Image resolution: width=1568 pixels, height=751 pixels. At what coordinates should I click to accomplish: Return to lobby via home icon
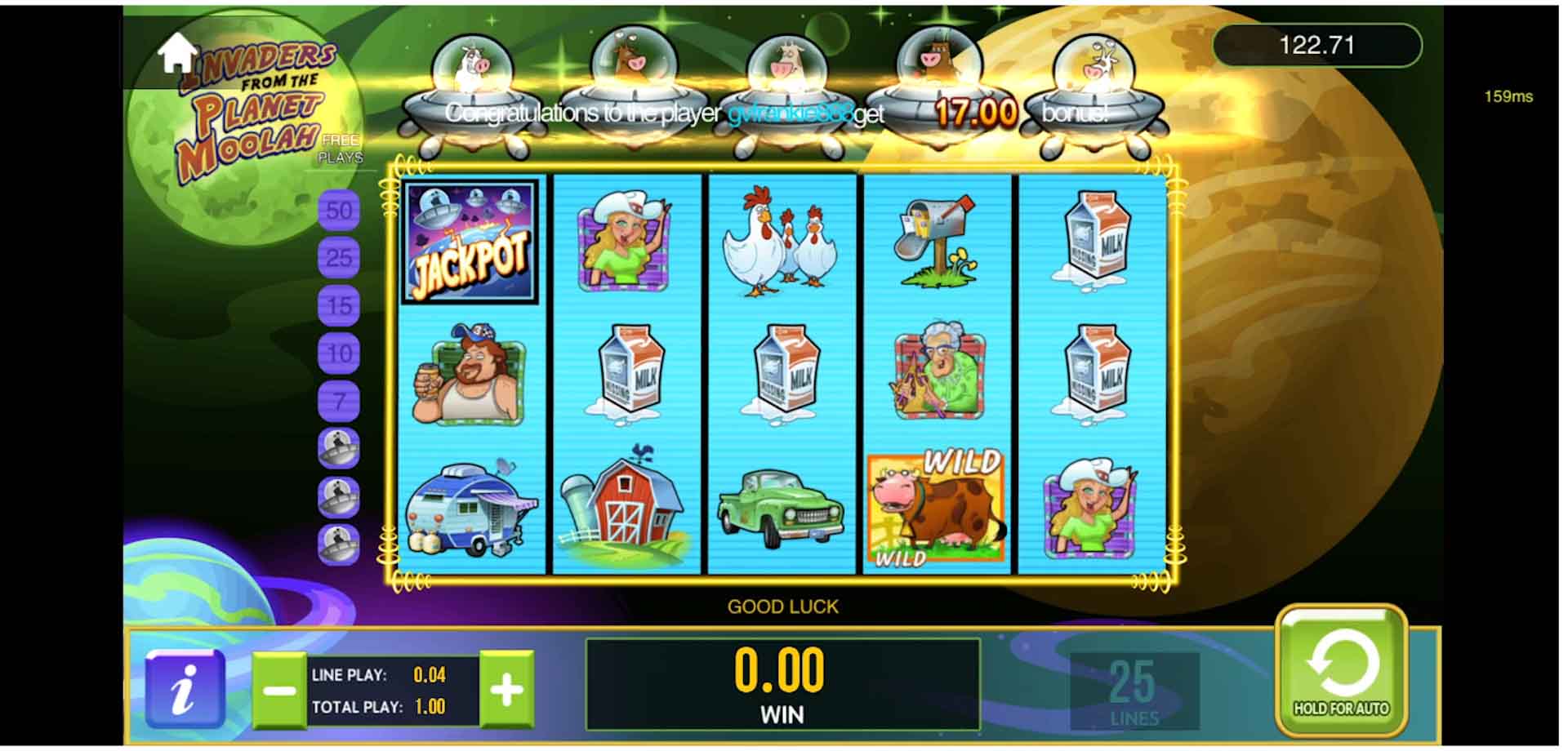[177, 54]
